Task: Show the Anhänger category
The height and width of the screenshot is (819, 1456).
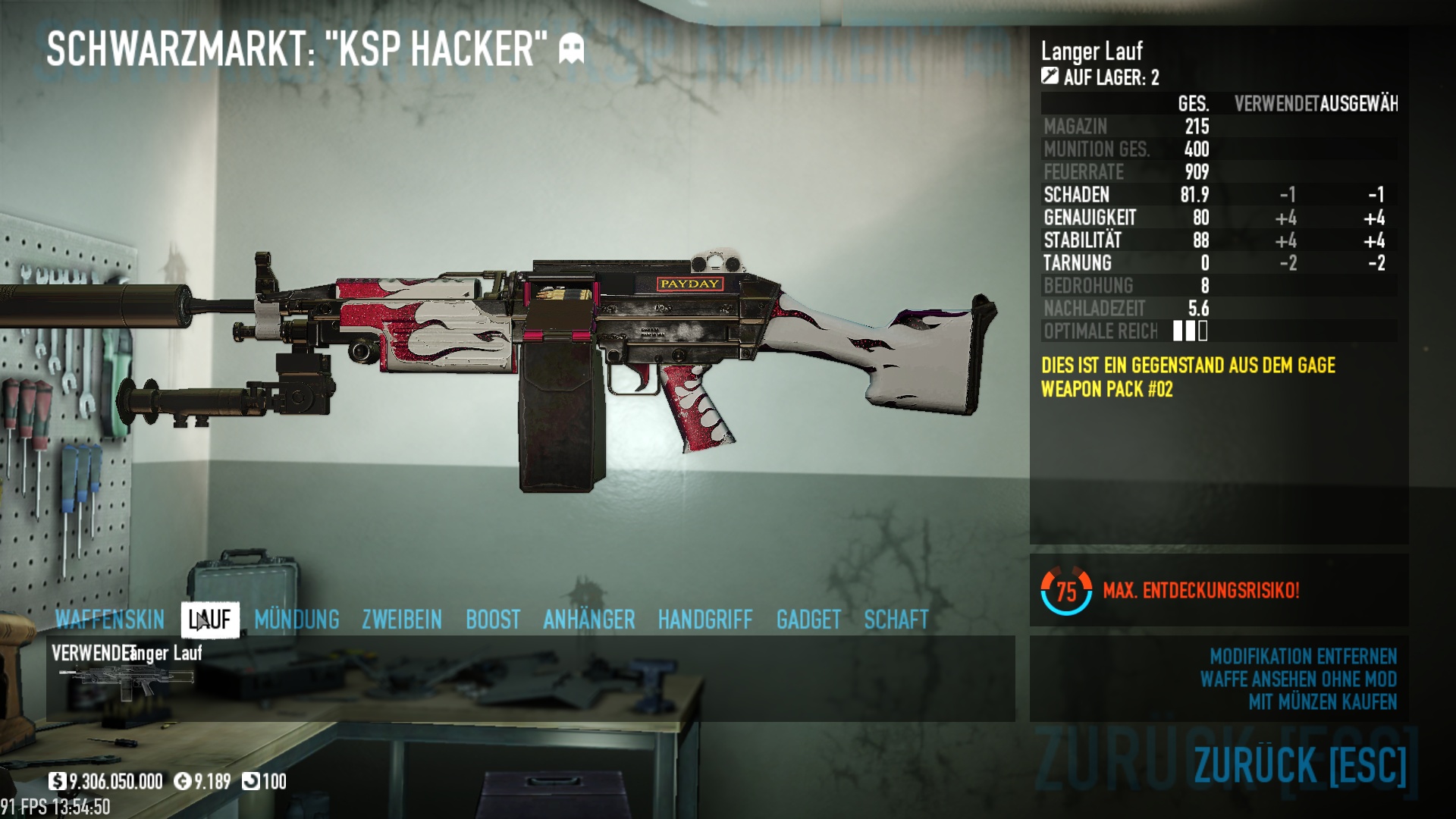Action: [x=589, y=620]
